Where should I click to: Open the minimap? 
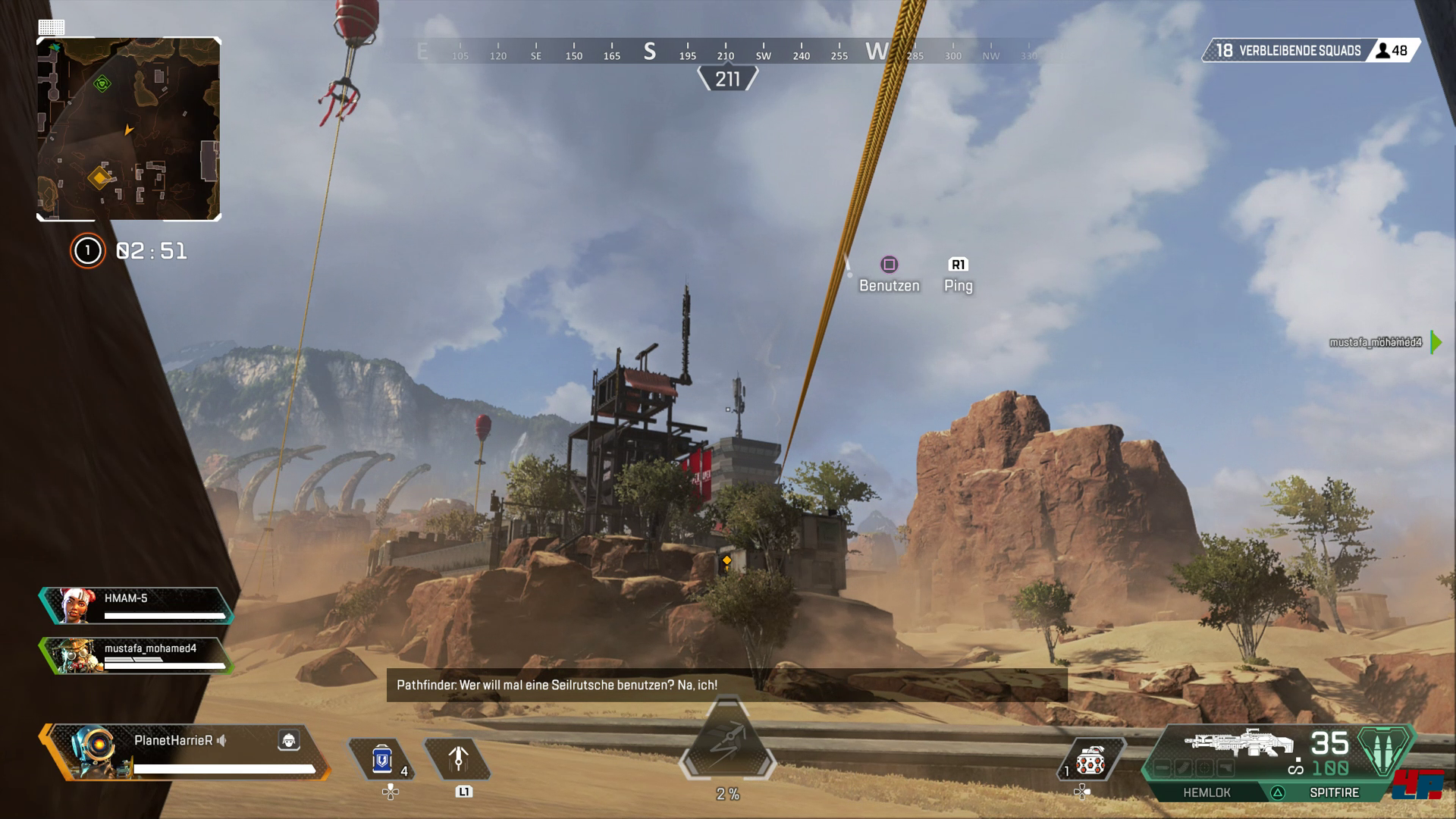[129, 129]
